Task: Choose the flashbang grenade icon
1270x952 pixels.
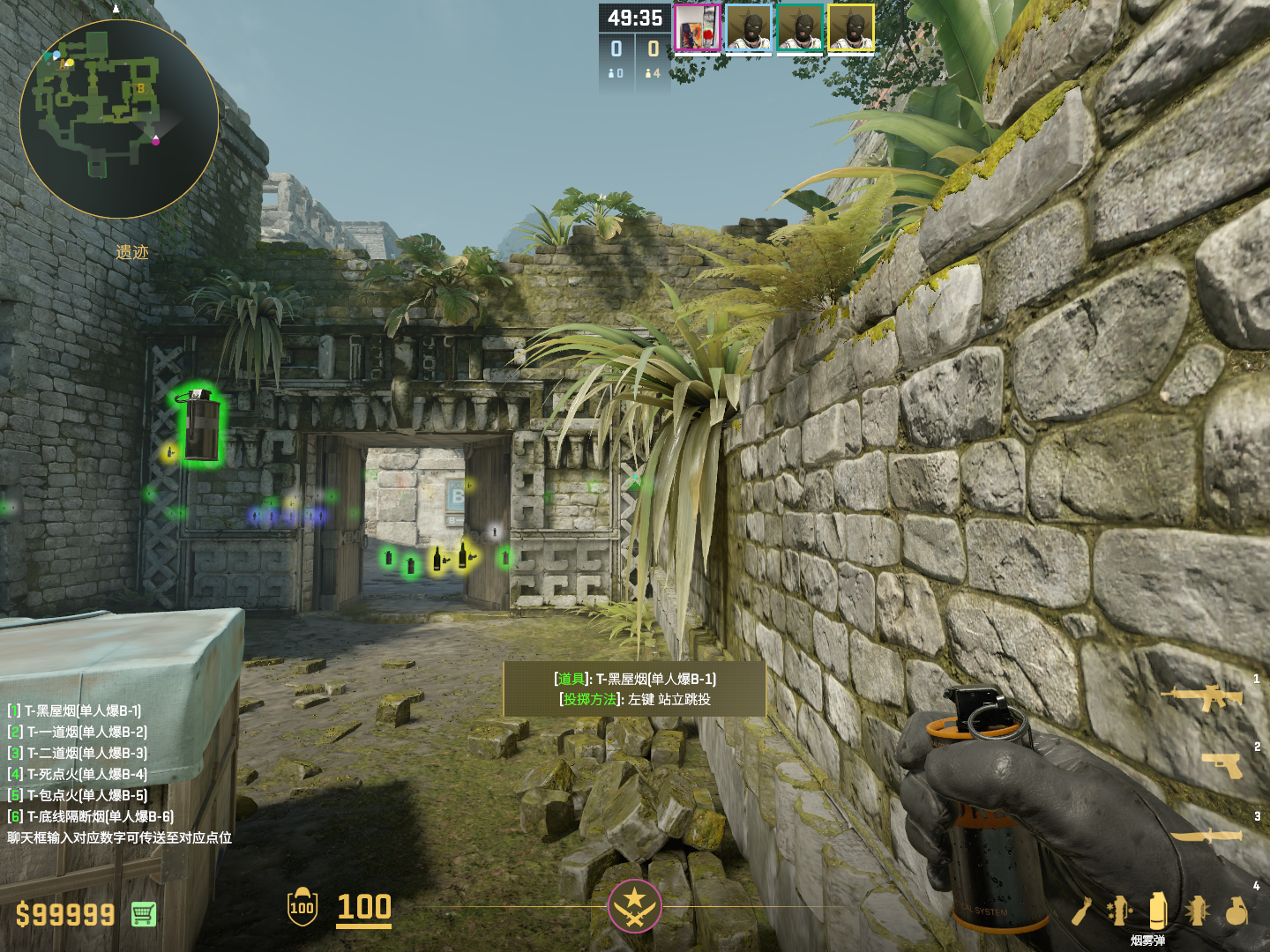Action: point(1197,911)
